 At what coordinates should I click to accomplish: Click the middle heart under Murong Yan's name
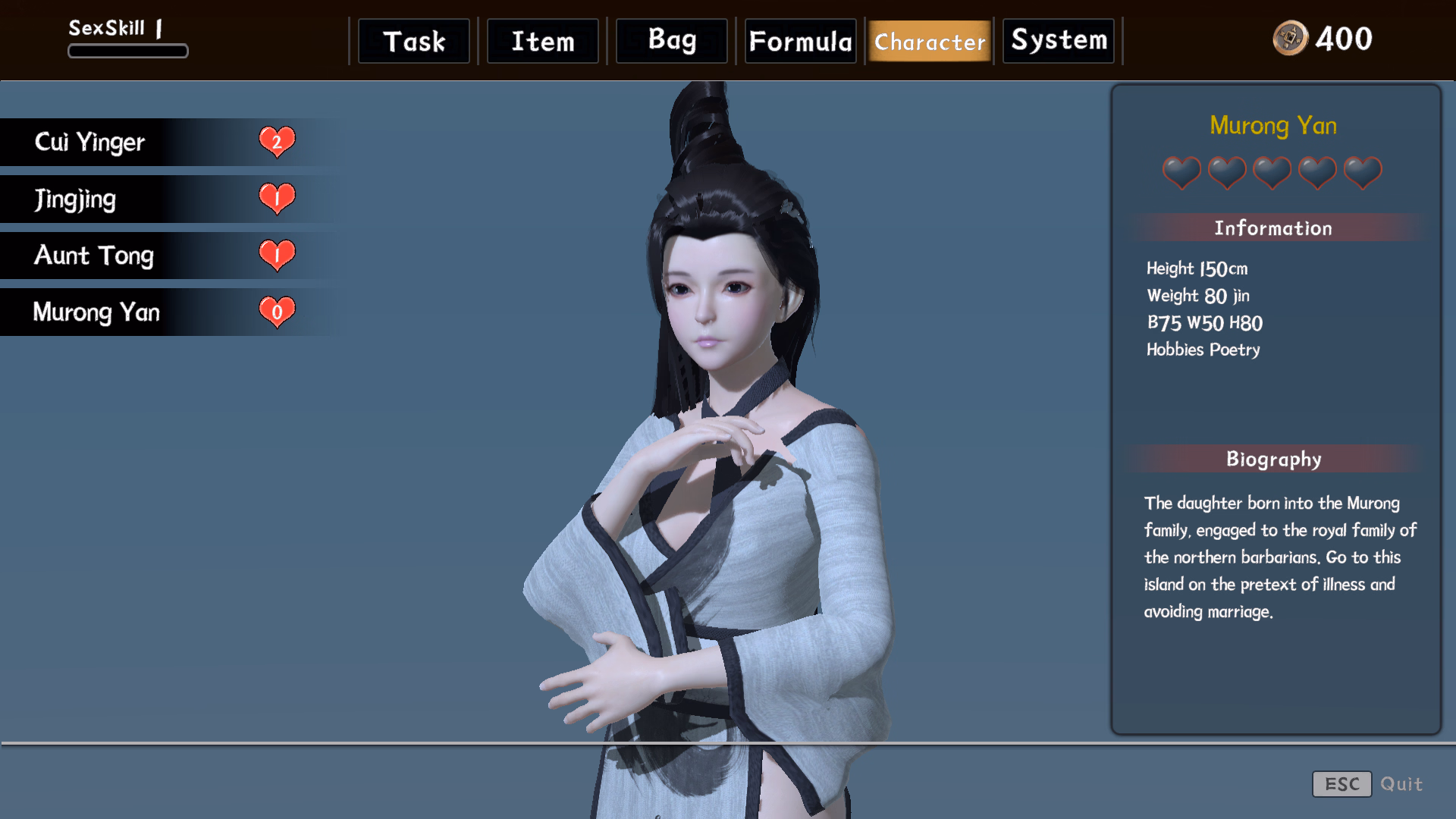1272,173
